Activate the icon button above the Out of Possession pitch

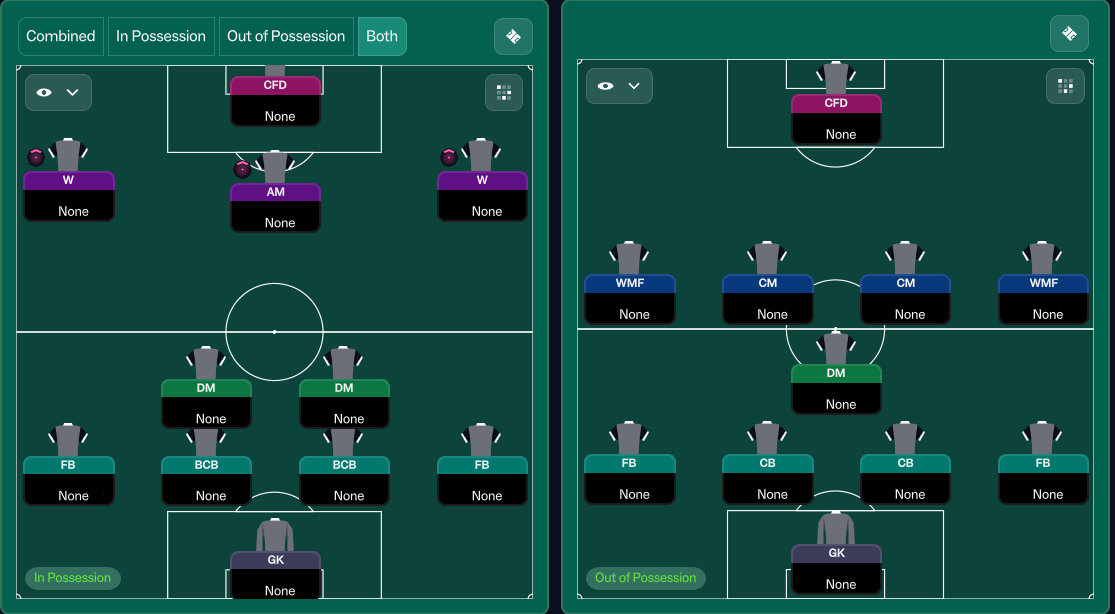click(1069, 34)
